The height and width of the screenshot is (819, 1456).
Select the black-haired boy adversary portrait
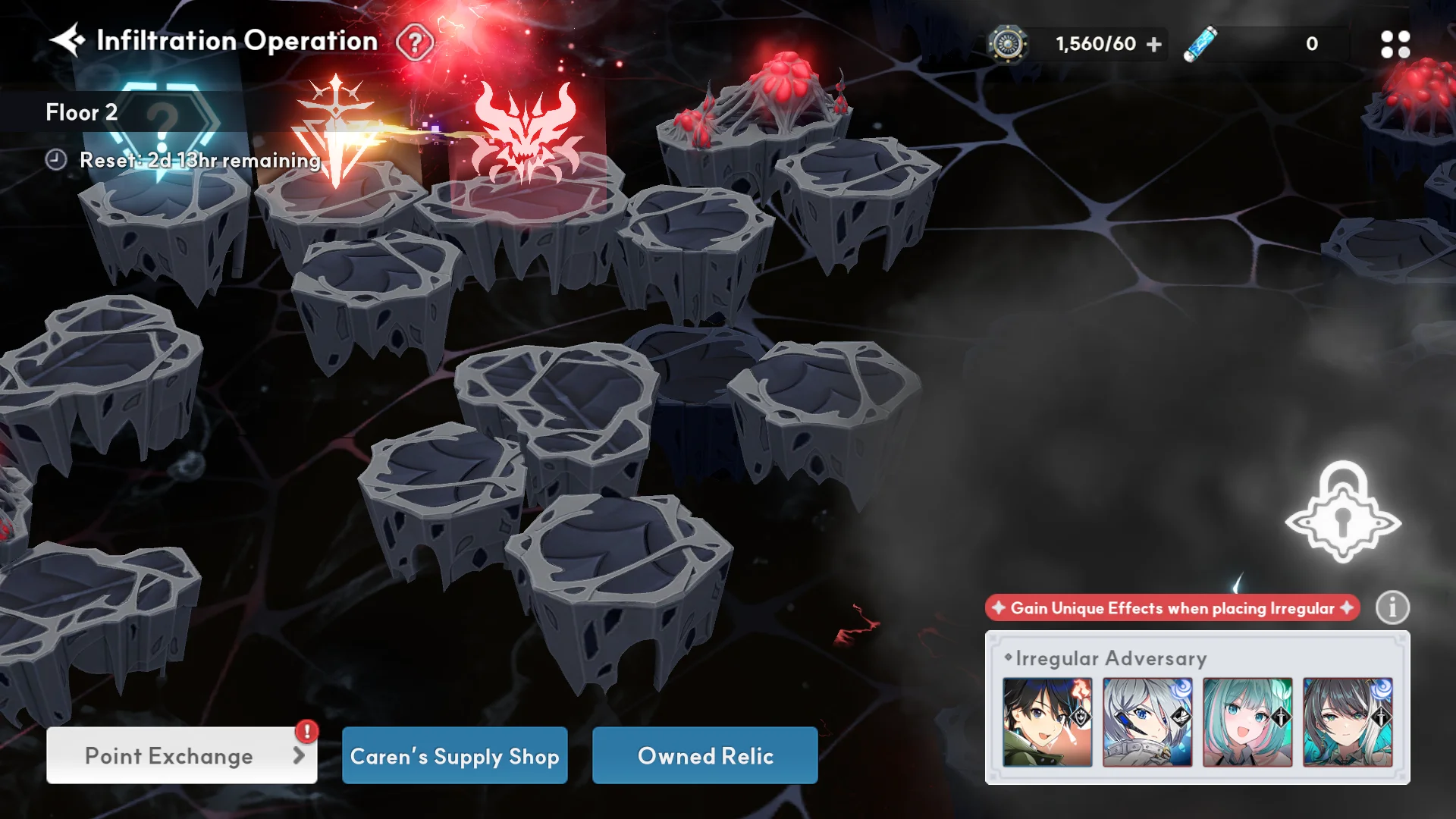tap(1047, 722)
